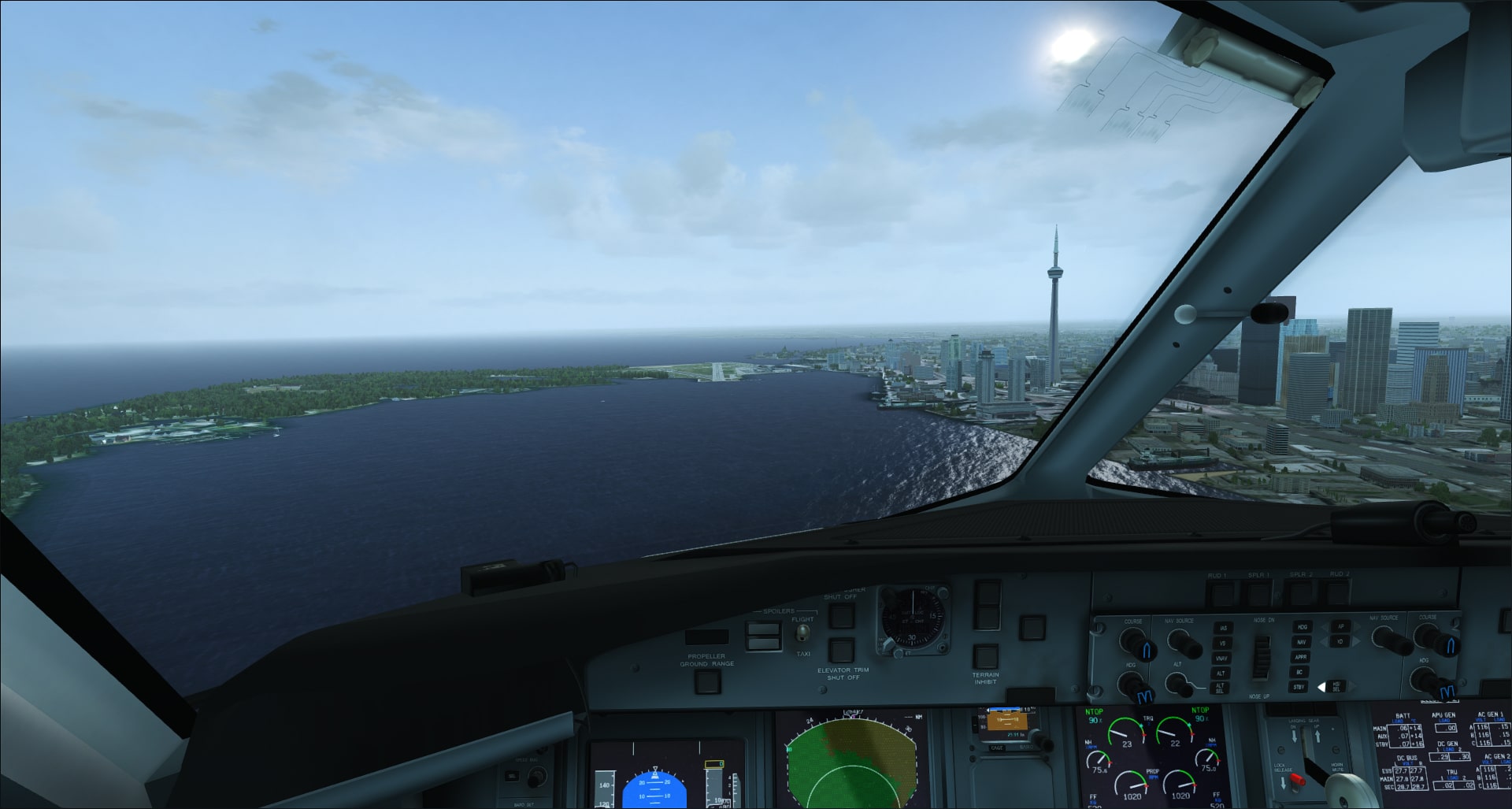1512x809 pixels.
Task: Select the HDG lateral mode button
Action: (1303, 627)
